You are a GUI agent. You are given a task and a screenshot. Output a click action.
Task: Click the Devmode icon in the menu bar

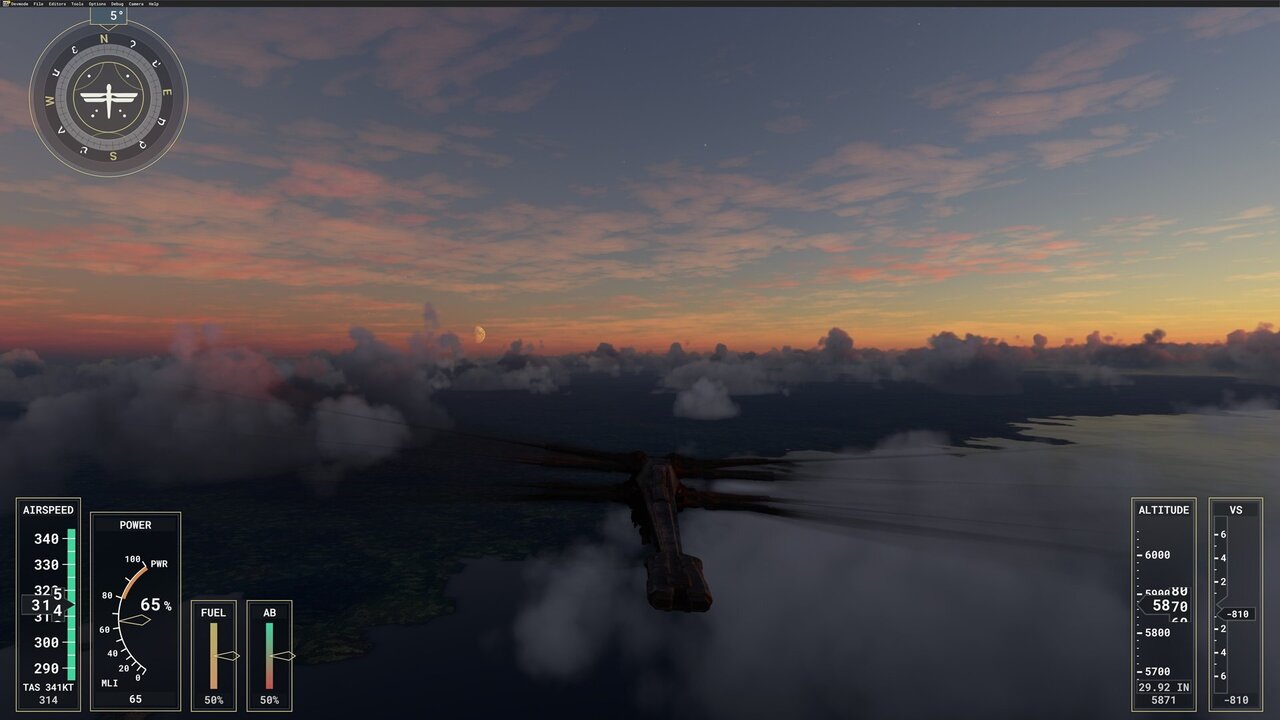6,4
